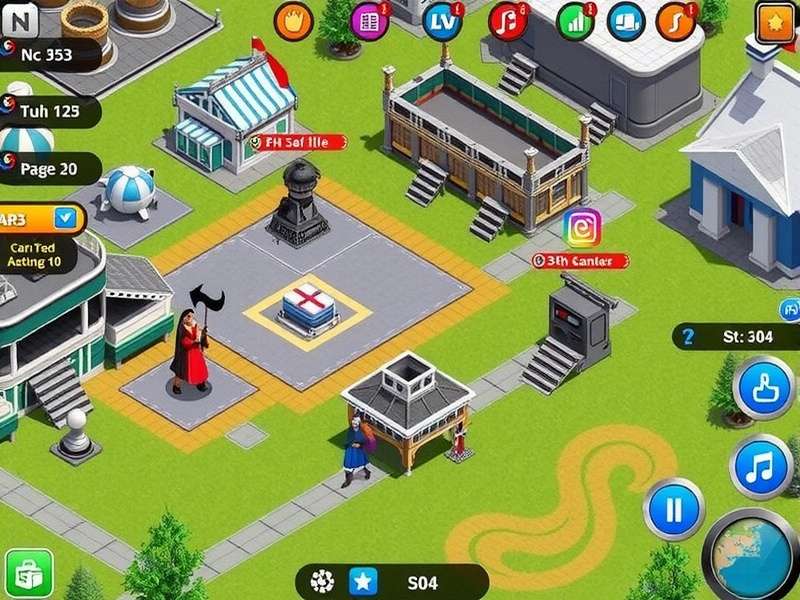Click the N logo button
800x600 pixels.
[18, 17]
